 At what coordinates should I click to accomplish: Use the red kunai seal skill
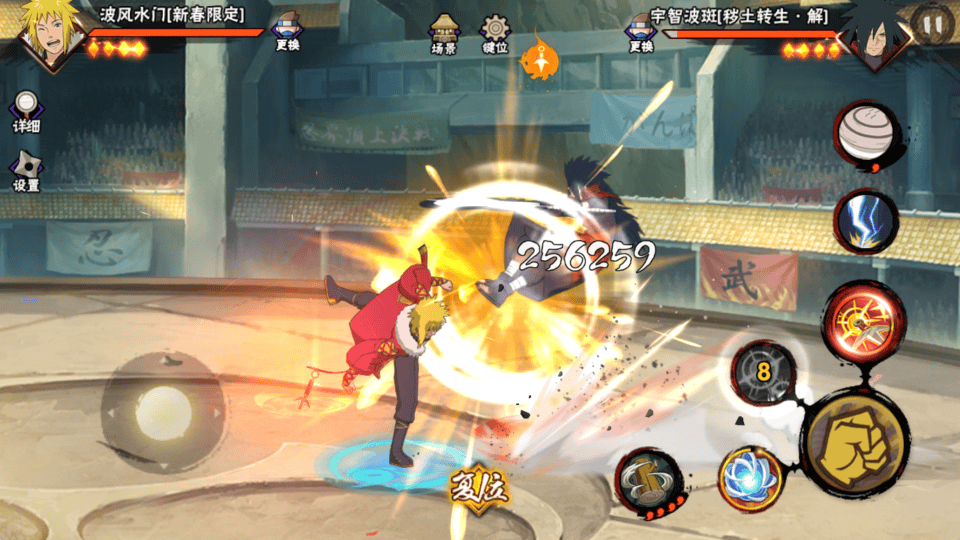coord(864,317)
